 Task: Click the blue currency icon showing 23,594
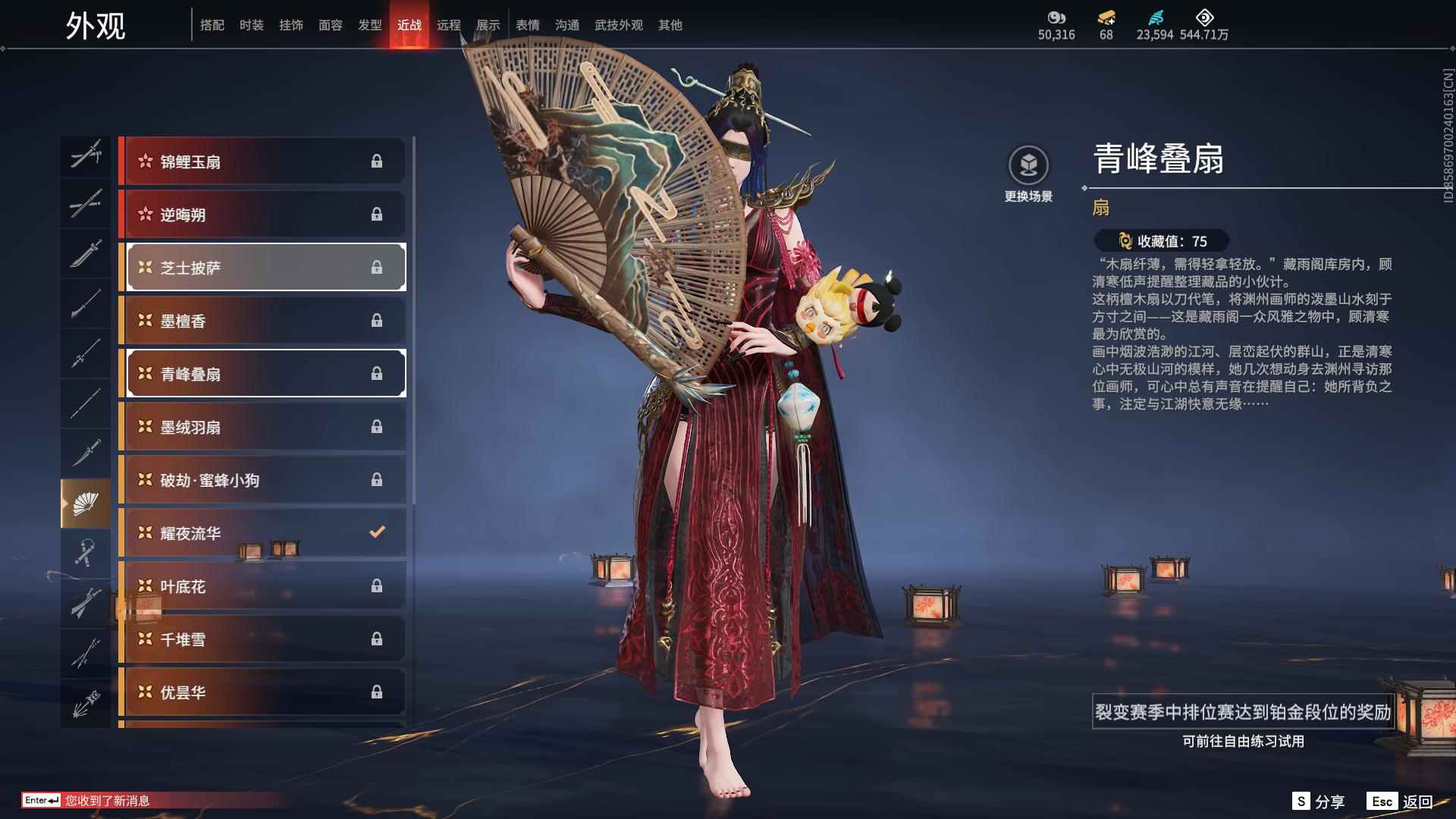pos(1154,17)
